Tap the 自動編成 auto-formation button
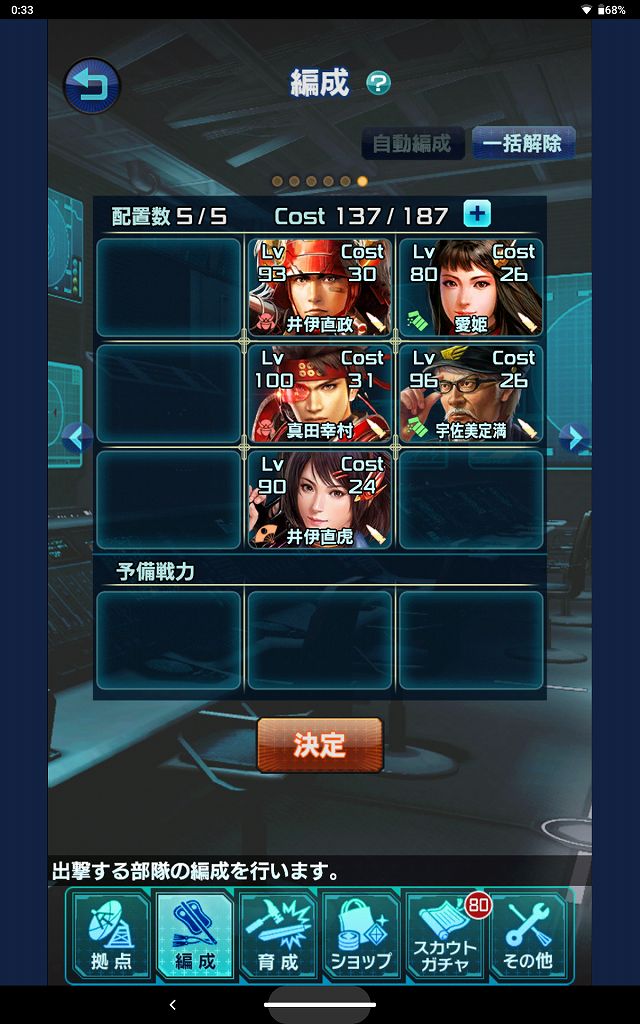Viewport: 640px width, 1024px height. tap(412, 143)
